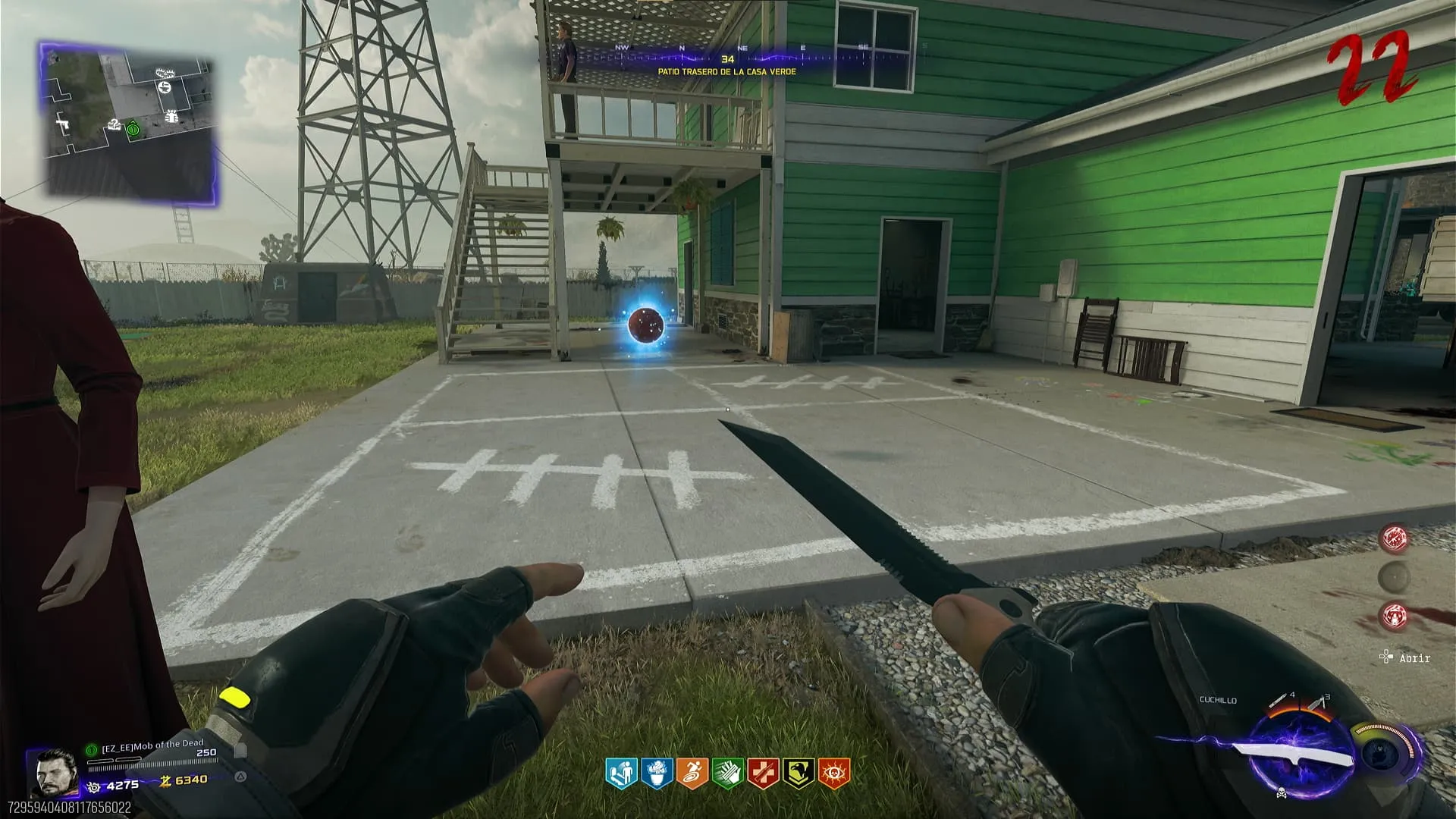This screenshot has height=819, width=1456.
Task: Choose the green Speed Cola hand perk
Action: coord(727,773)
